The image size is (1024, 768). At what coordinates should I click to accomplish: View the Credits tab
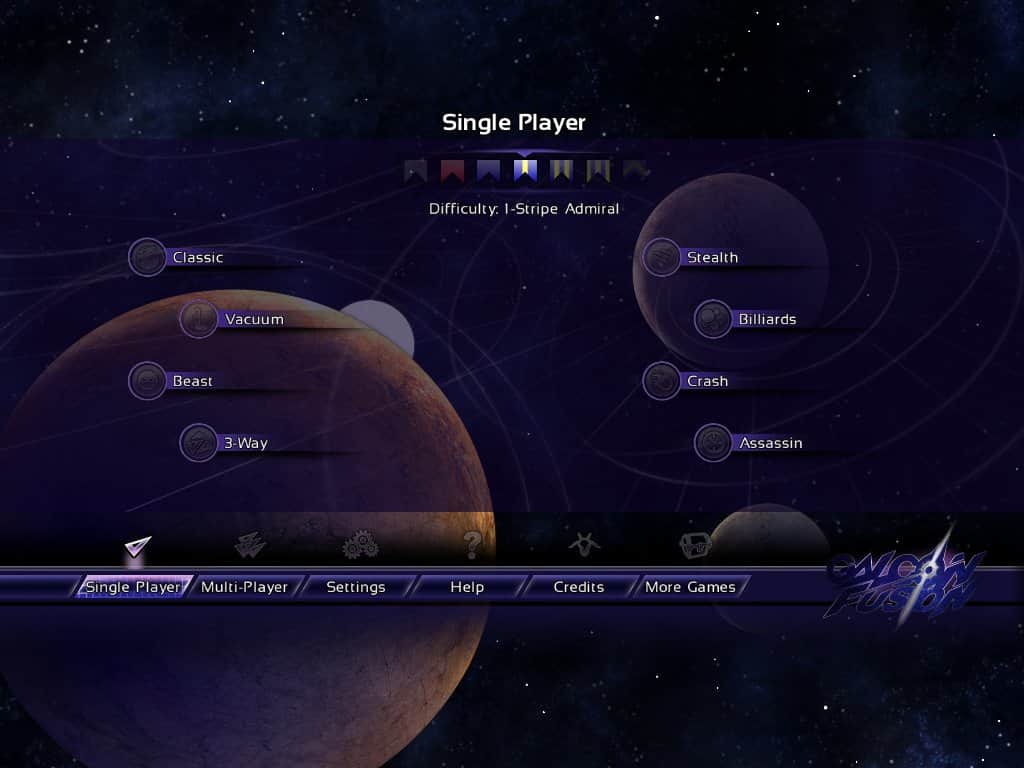(578, 587)
